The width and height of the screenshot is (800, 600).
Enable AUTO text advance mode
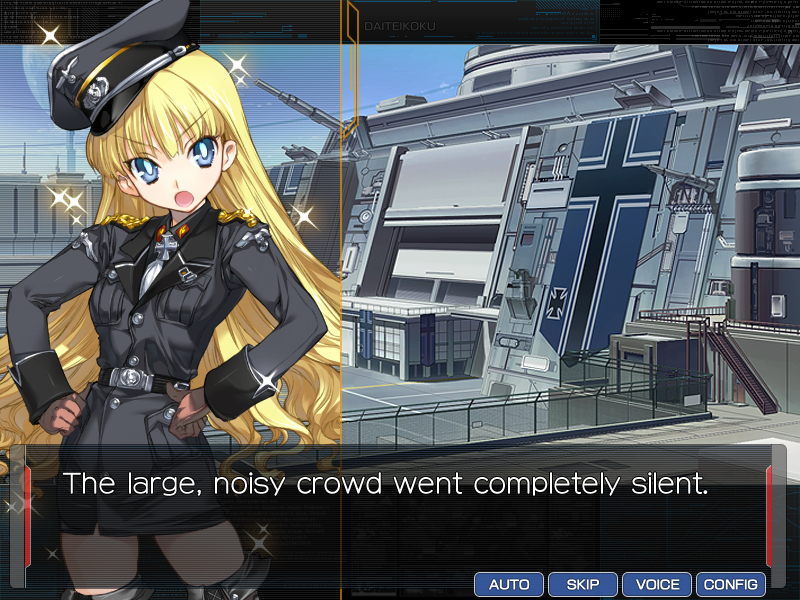(509, 584)
